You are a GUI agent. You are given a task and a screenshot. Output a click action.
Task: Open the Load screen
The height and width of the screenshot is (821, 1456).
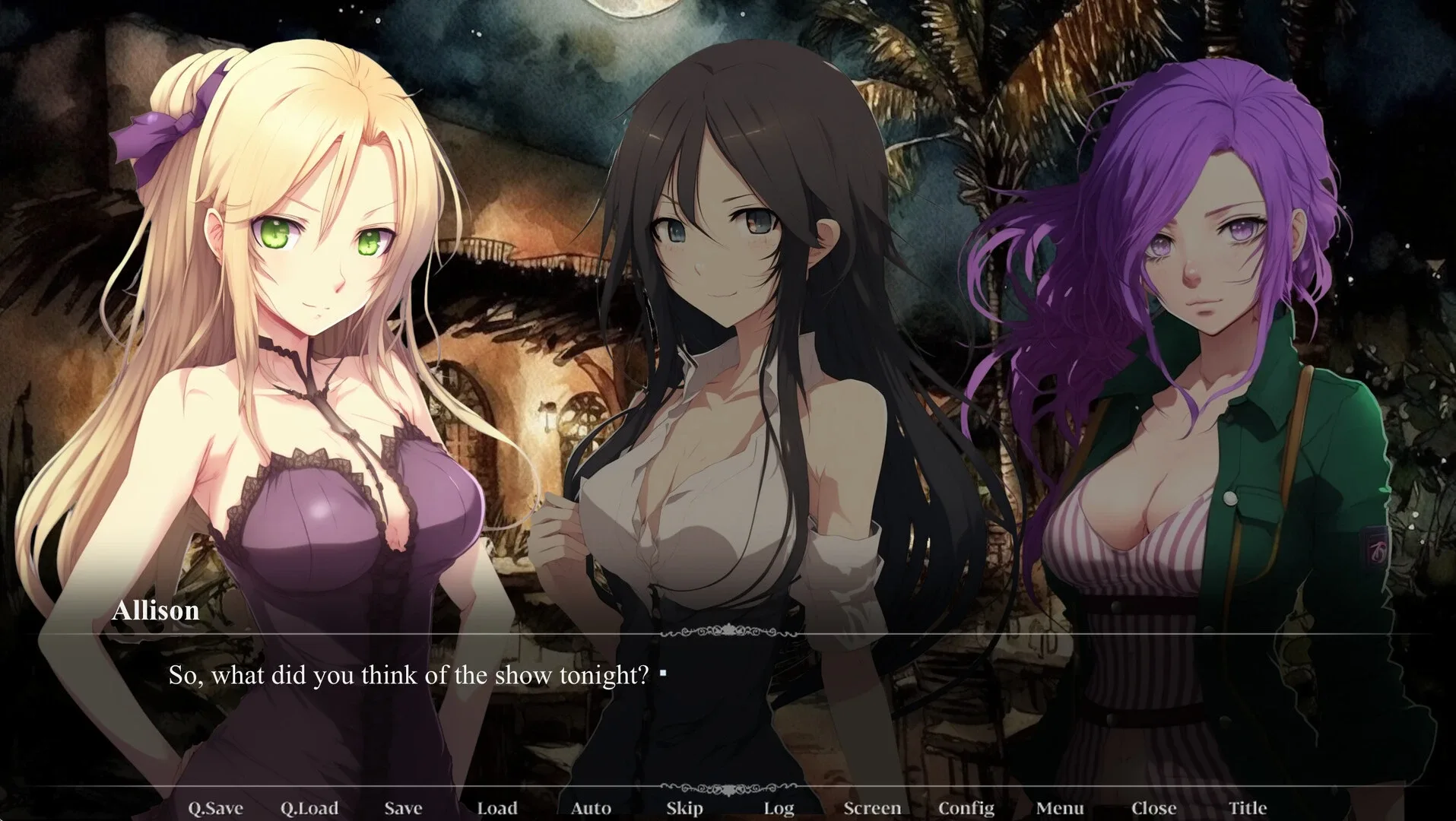coord(498,808)
